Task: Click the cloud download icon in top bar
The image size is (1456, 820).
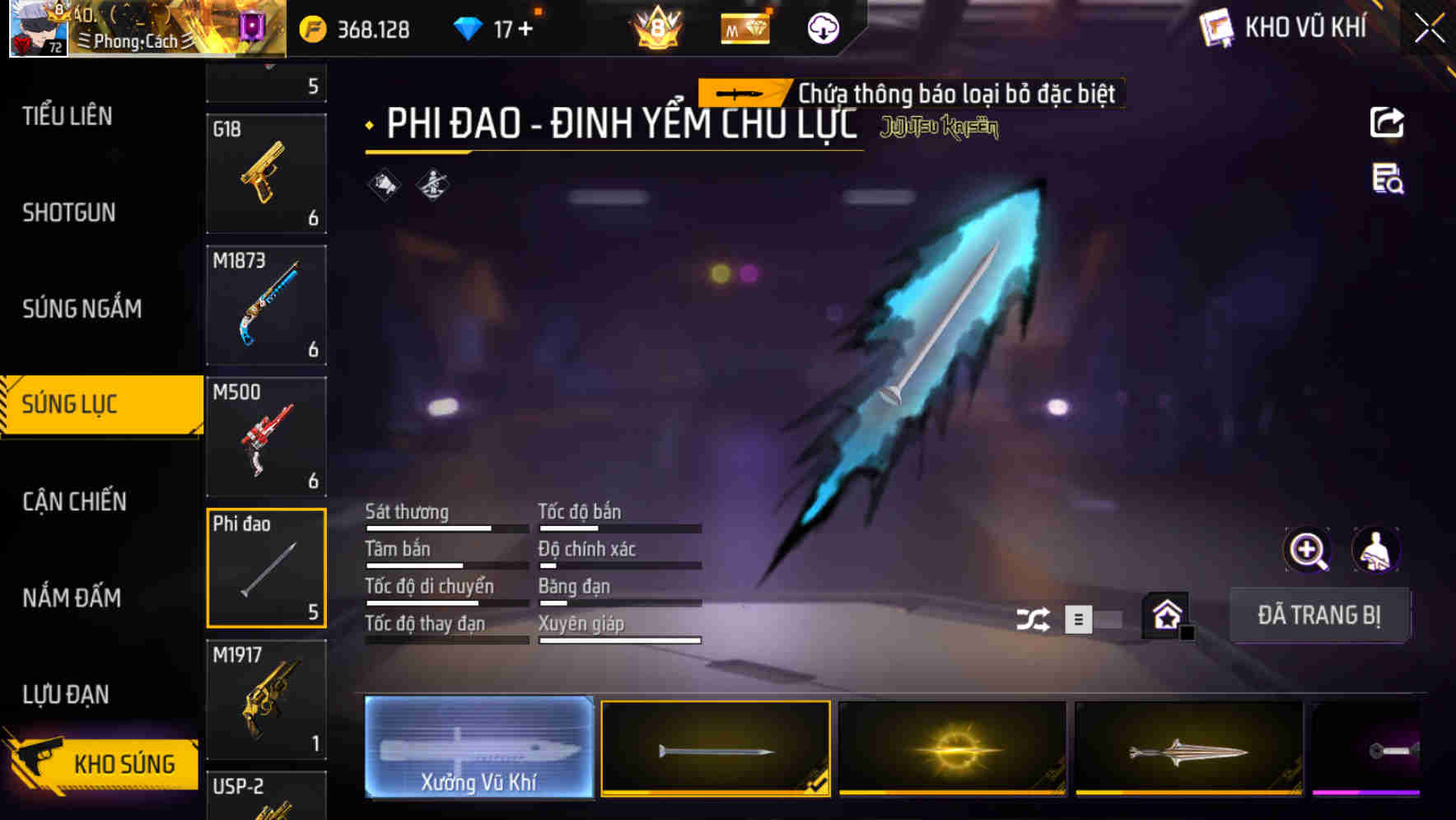Action: (x=821, y=27)
